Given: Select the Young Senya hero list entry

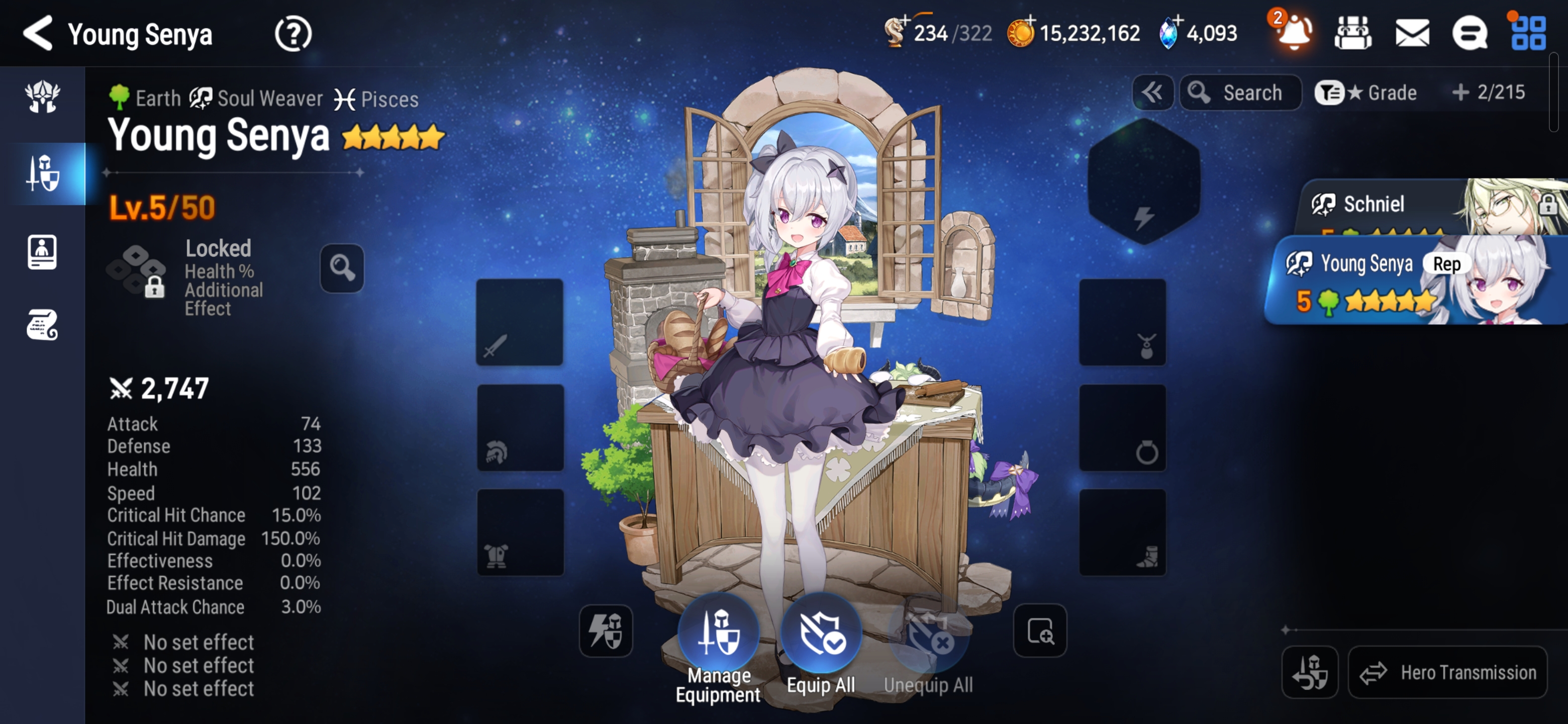Looking at the screenshot, I should click(x=1412, y=280).
